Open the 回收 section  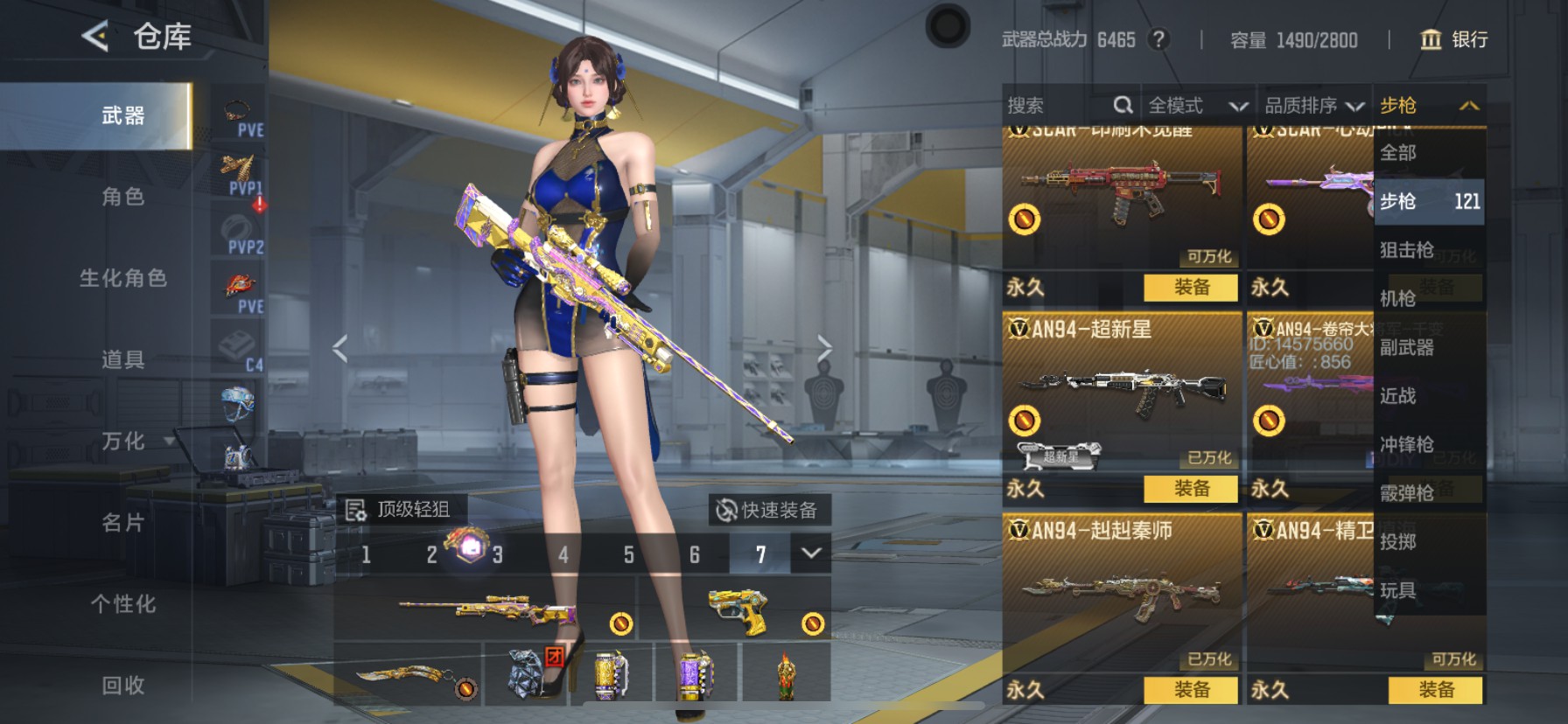[x=122, y=686]
